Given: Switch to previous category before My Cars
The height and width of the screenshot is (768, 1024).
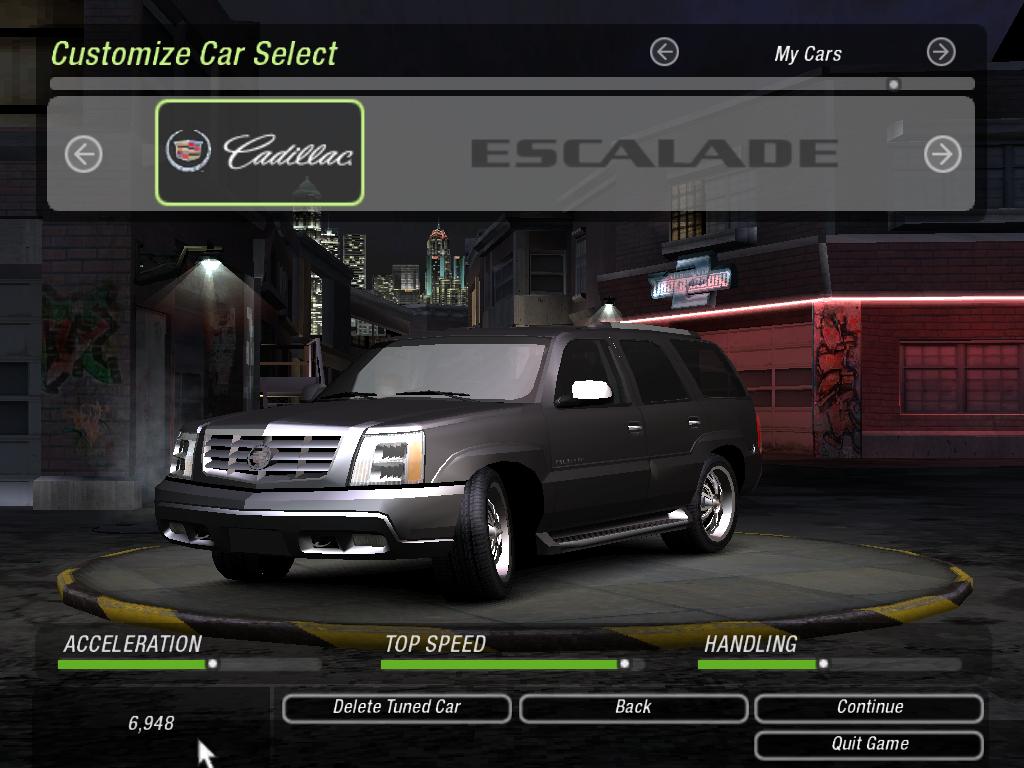Looking at the screenshot, I should (664, 52).
